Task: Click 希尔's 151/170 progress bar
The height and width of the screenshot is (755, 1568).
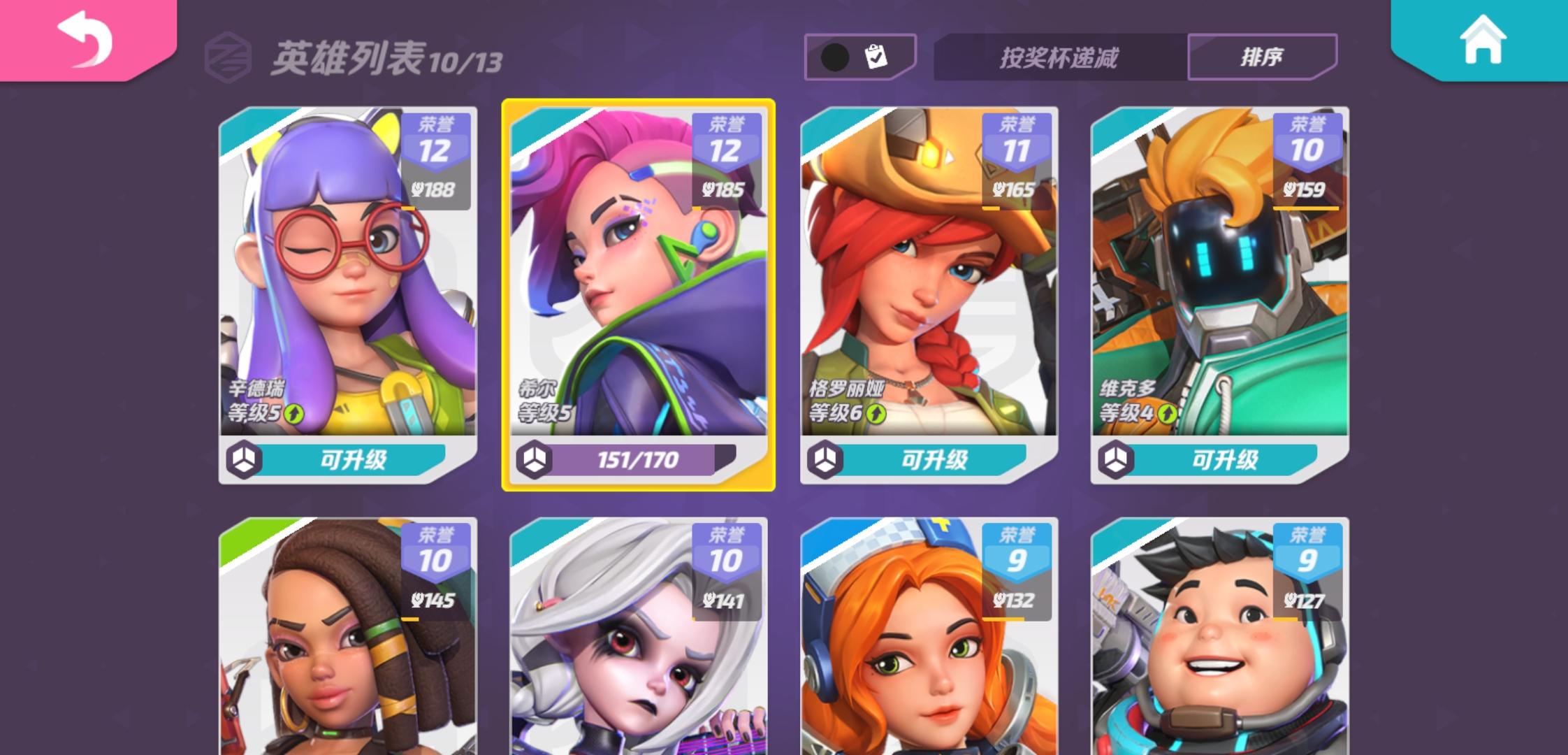Action: [x=638, y=461]
